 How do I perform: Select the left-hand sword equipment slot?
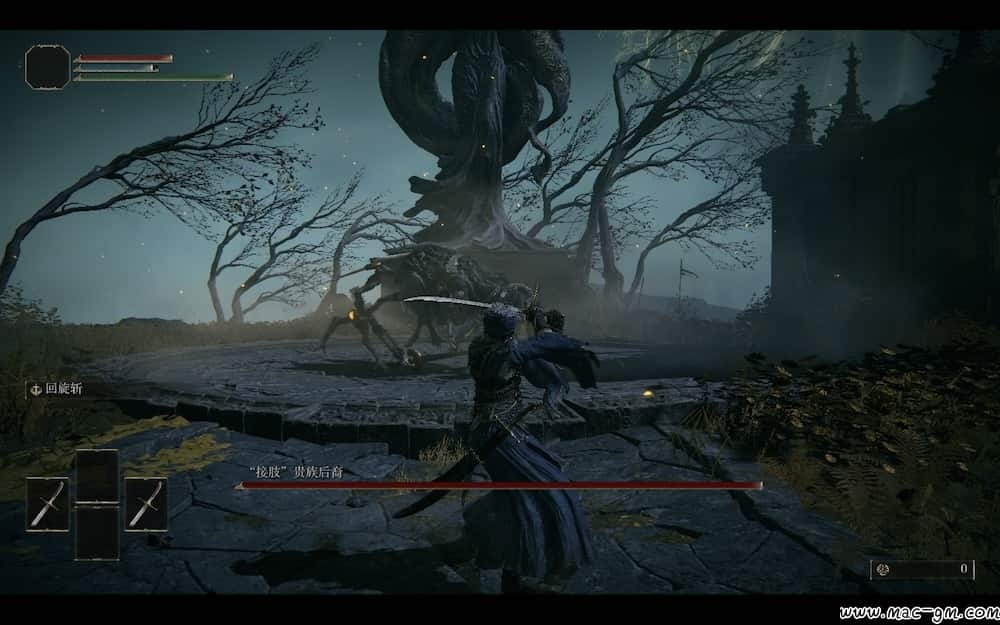point(47,503)
